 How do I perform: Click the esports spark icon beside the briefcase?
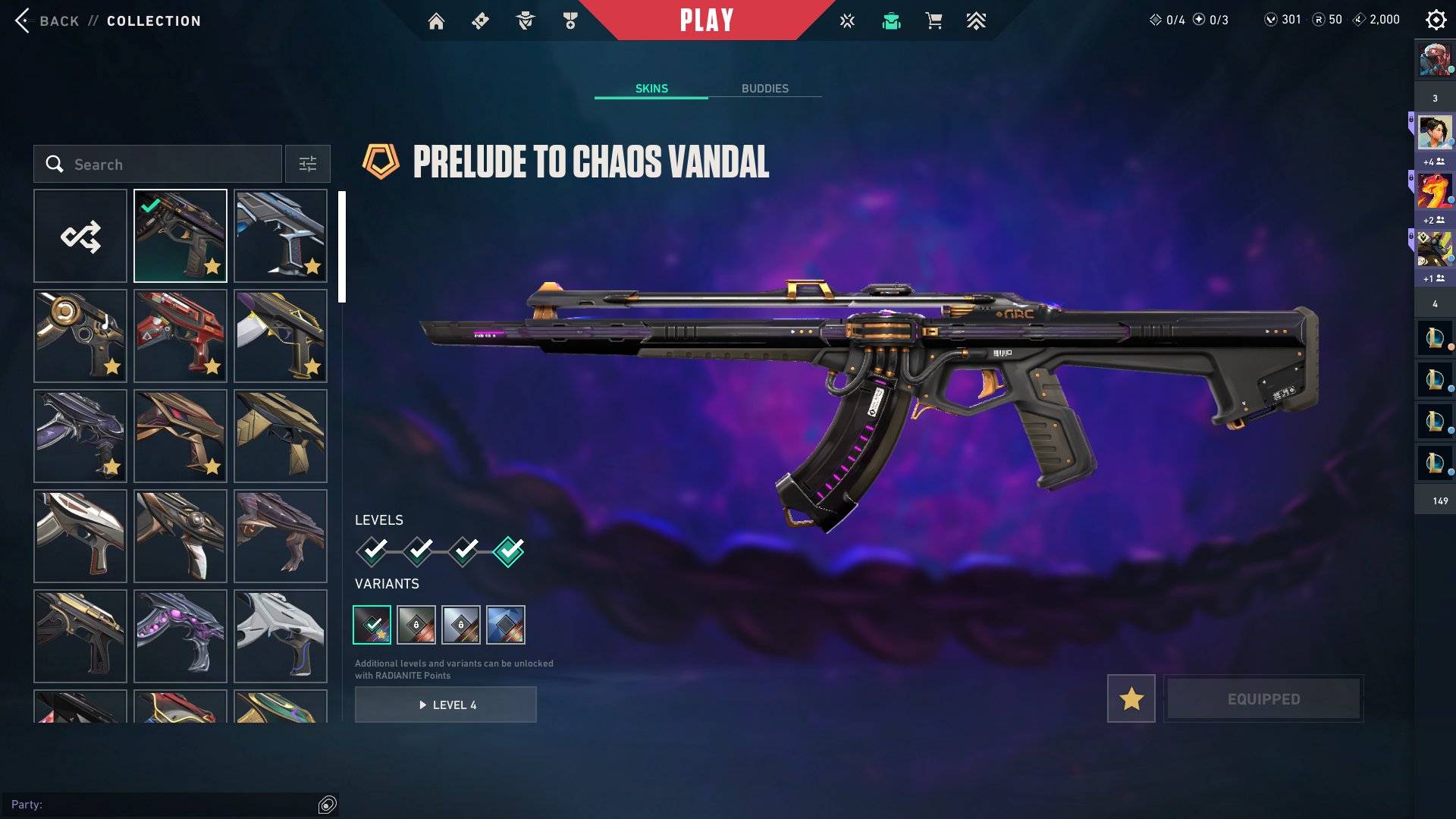click(846, 20)
